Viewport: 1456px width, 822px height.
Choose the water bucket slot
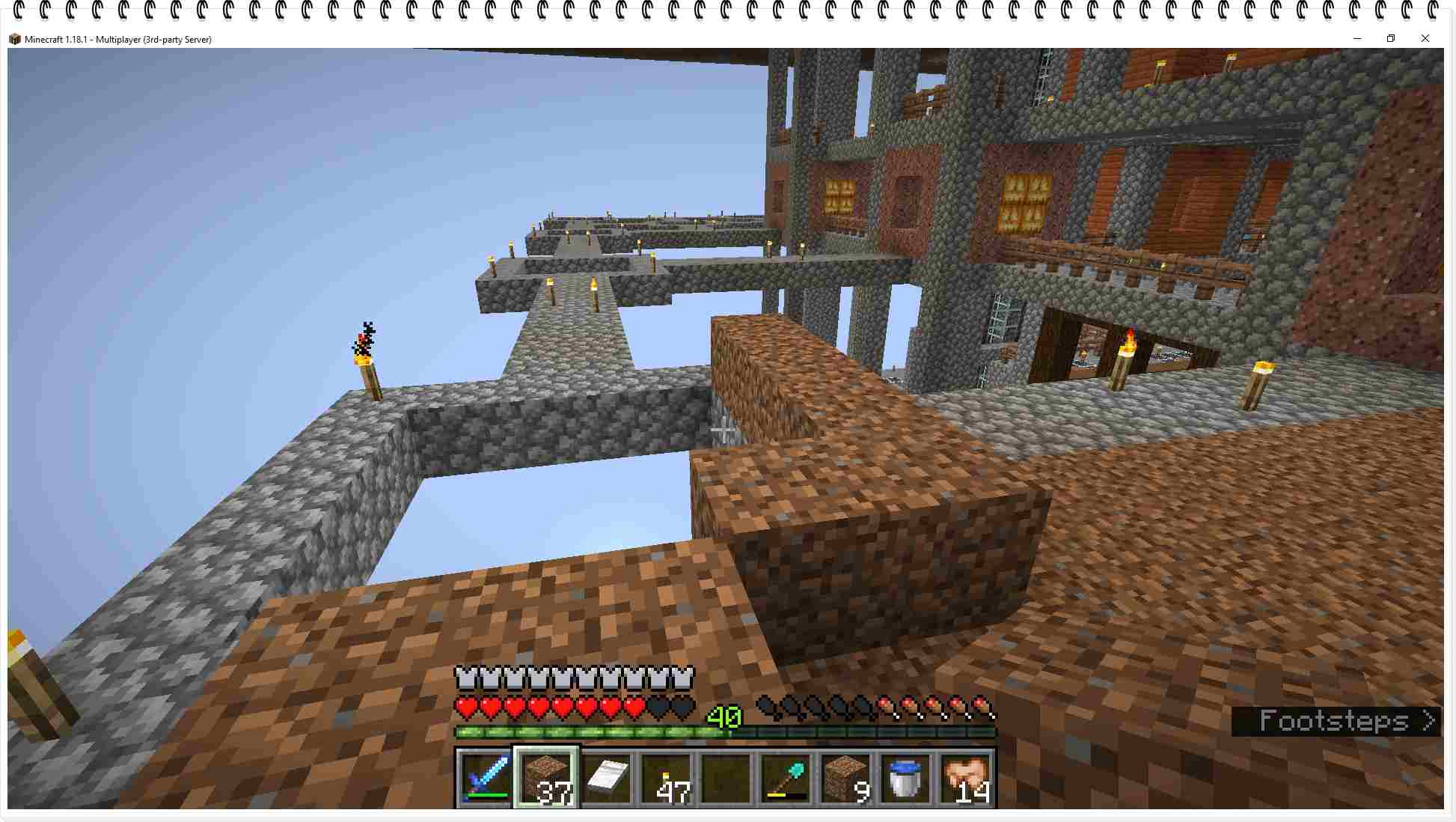click(x=905, y=777)
